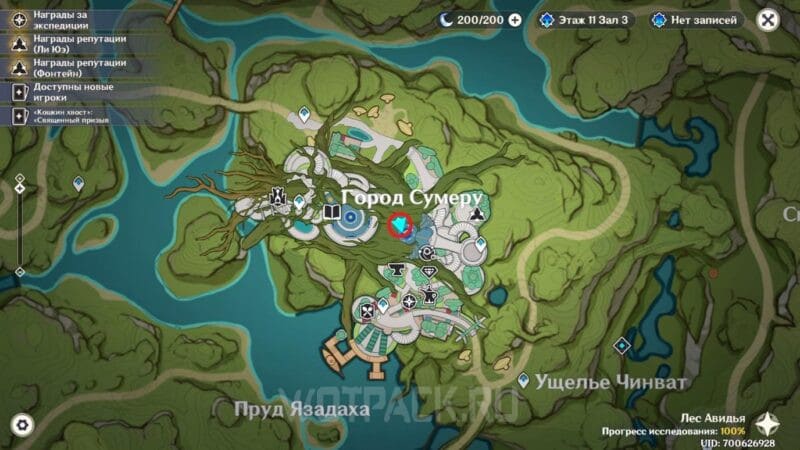The height and width of the screenshot is (450, 800).
Task: Click the map zoom slider handle
Action: [x=19, y=187]
